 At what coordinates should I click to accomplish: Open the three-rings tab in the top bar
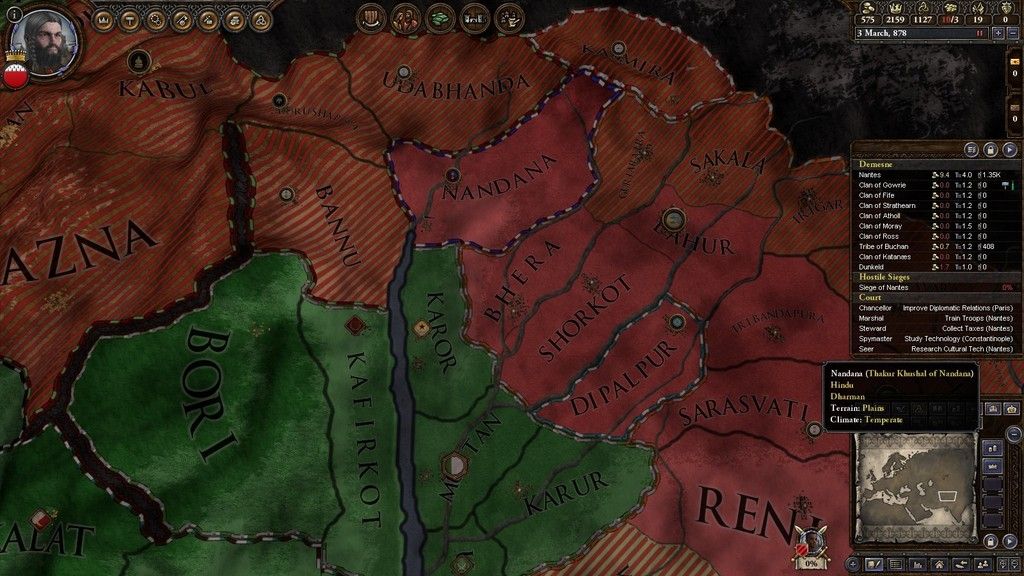point(261,20)
